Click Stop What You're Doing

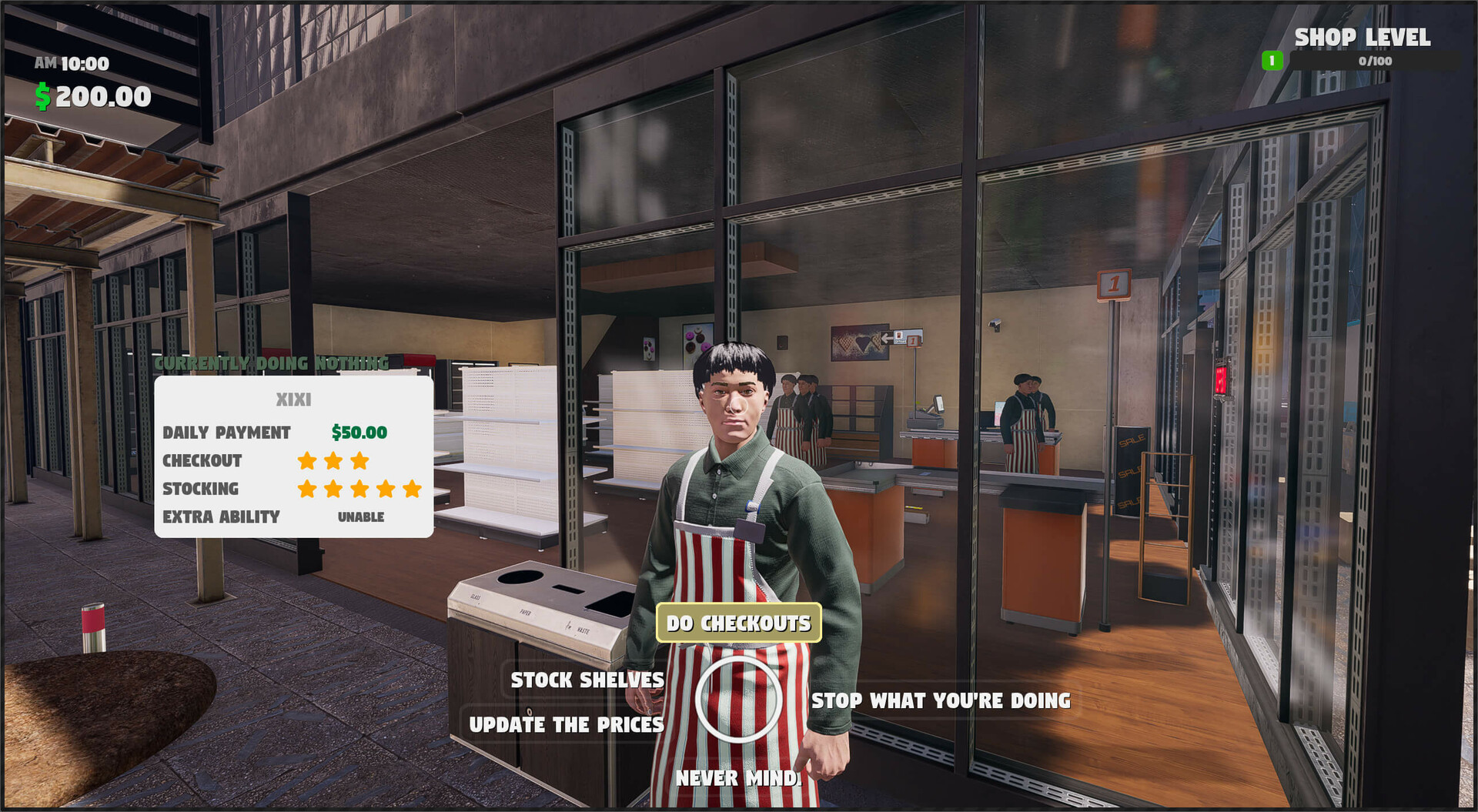(x=941, y=700)
